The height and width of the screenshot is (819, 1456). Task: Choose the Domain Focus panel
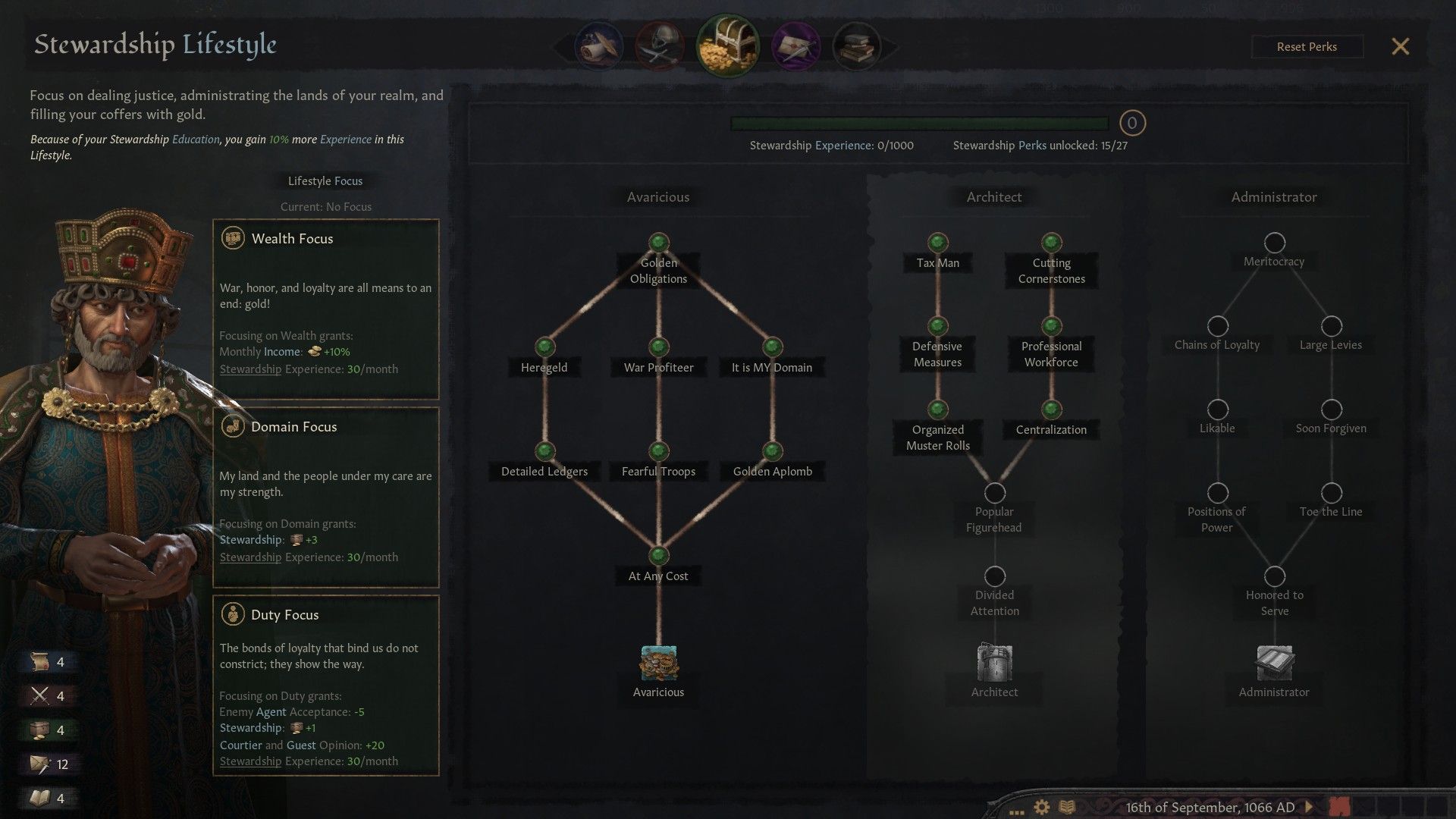point(326,497)
